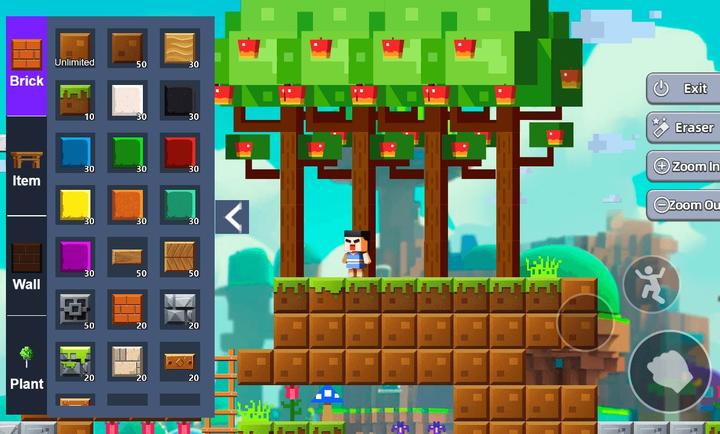Choose the black block
720x434 pixels.
point(181,100)
